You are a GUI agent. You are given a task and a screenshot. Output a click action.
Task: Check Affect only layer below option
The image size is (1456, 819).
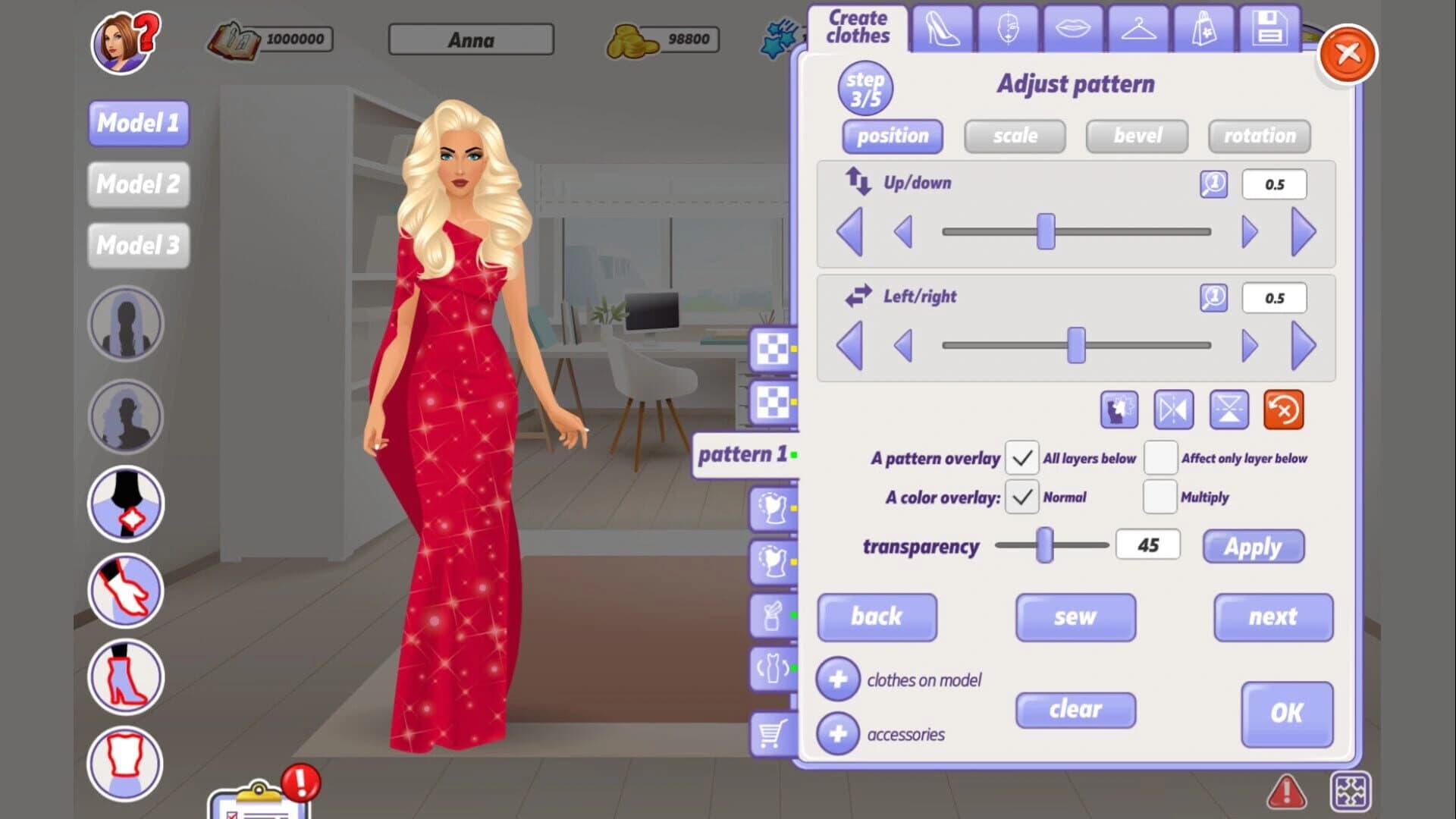(x=1159, y=458)
